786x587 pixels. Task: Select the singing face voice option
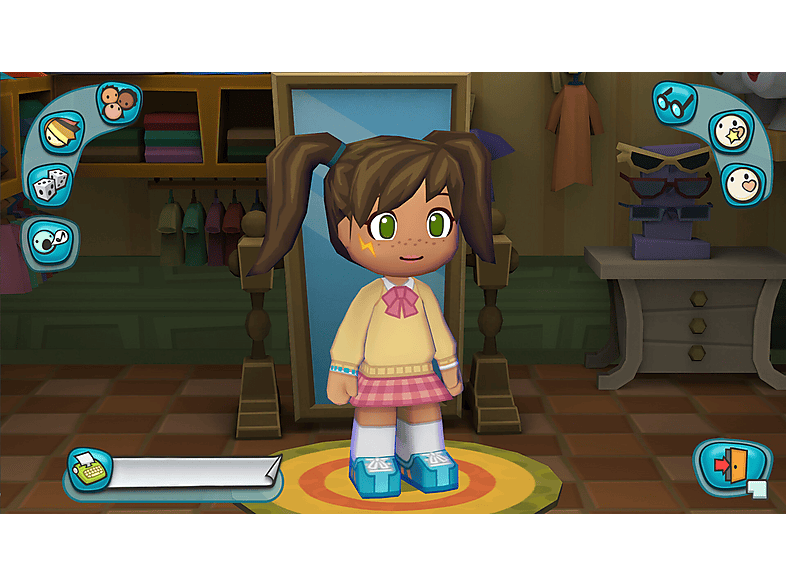(x=50, y=242)
